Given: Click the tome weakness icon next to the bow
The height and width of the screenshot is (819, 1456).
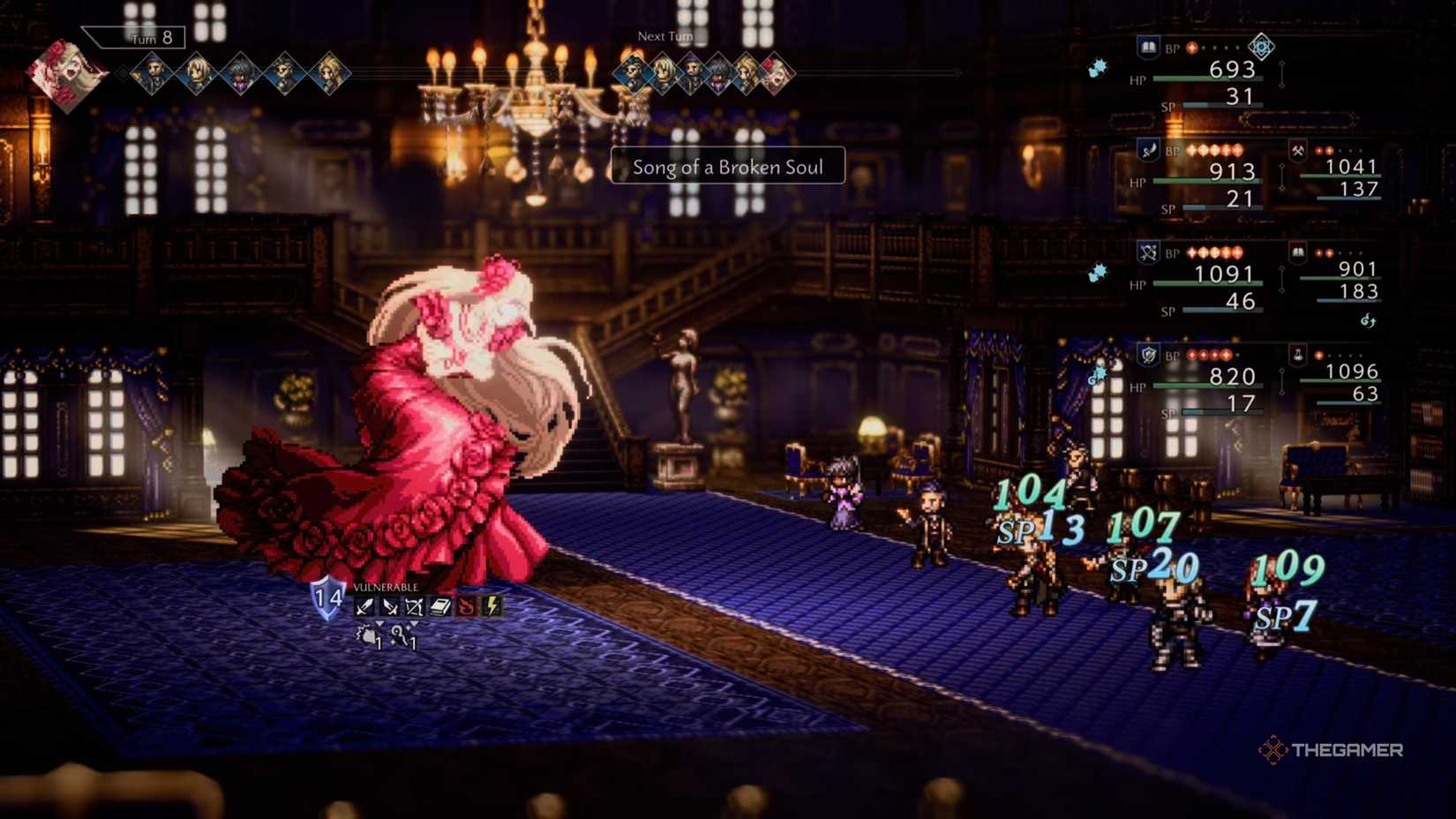Looking at the screenshot, I should pos(439,605).
